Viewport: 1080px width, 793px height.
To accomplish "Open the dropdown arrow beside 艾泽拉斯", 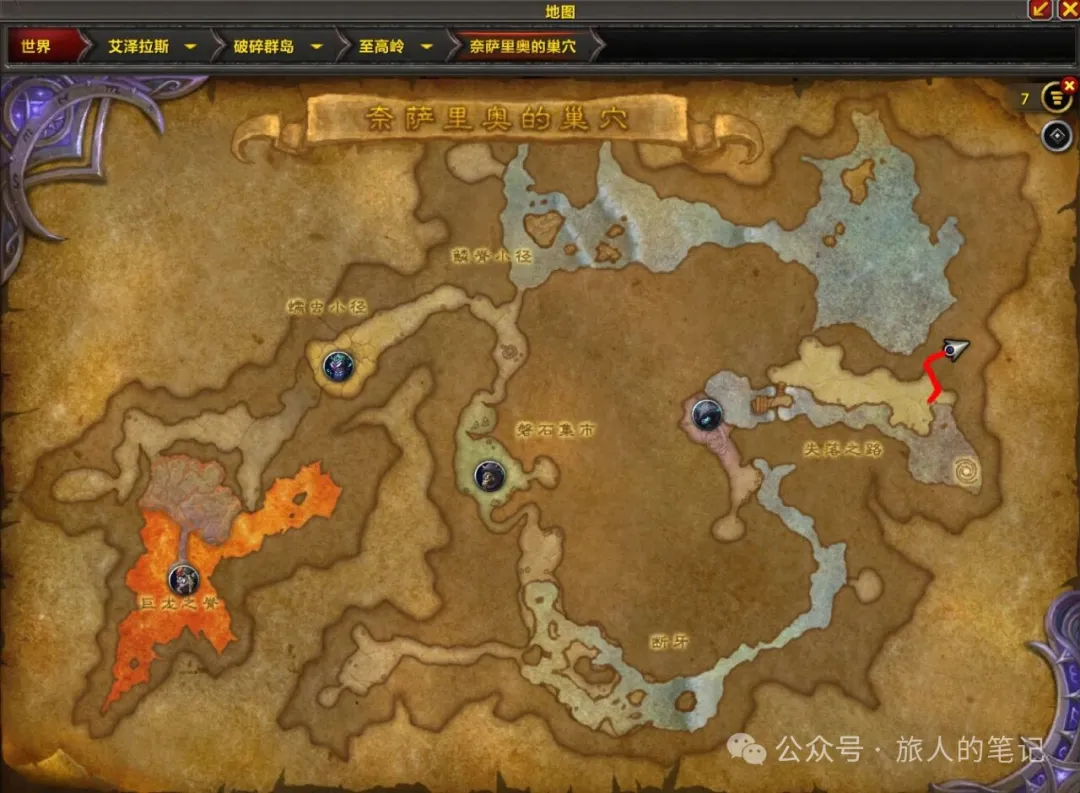I will (190, 46).
